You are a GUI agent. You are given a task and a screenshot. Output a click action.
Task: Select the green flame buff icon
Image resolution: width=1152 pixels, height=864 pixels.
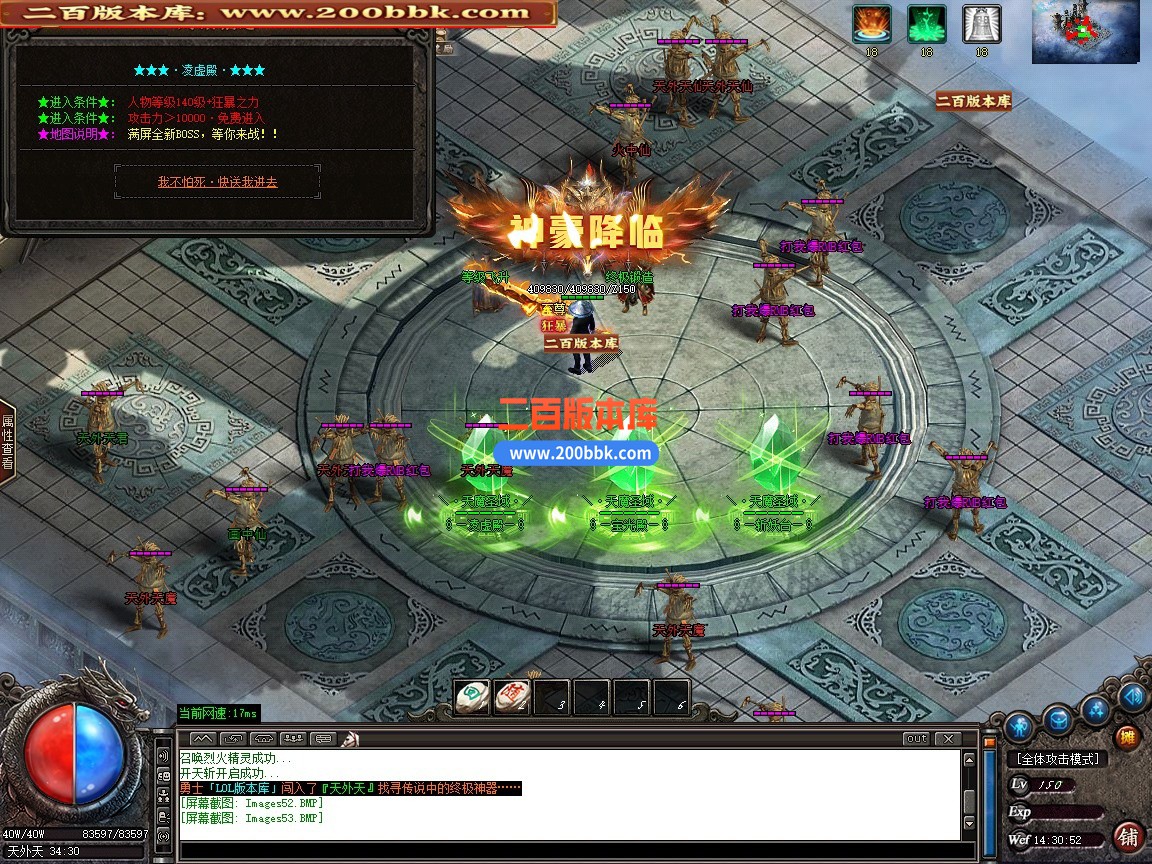click(x=927, y=24)
